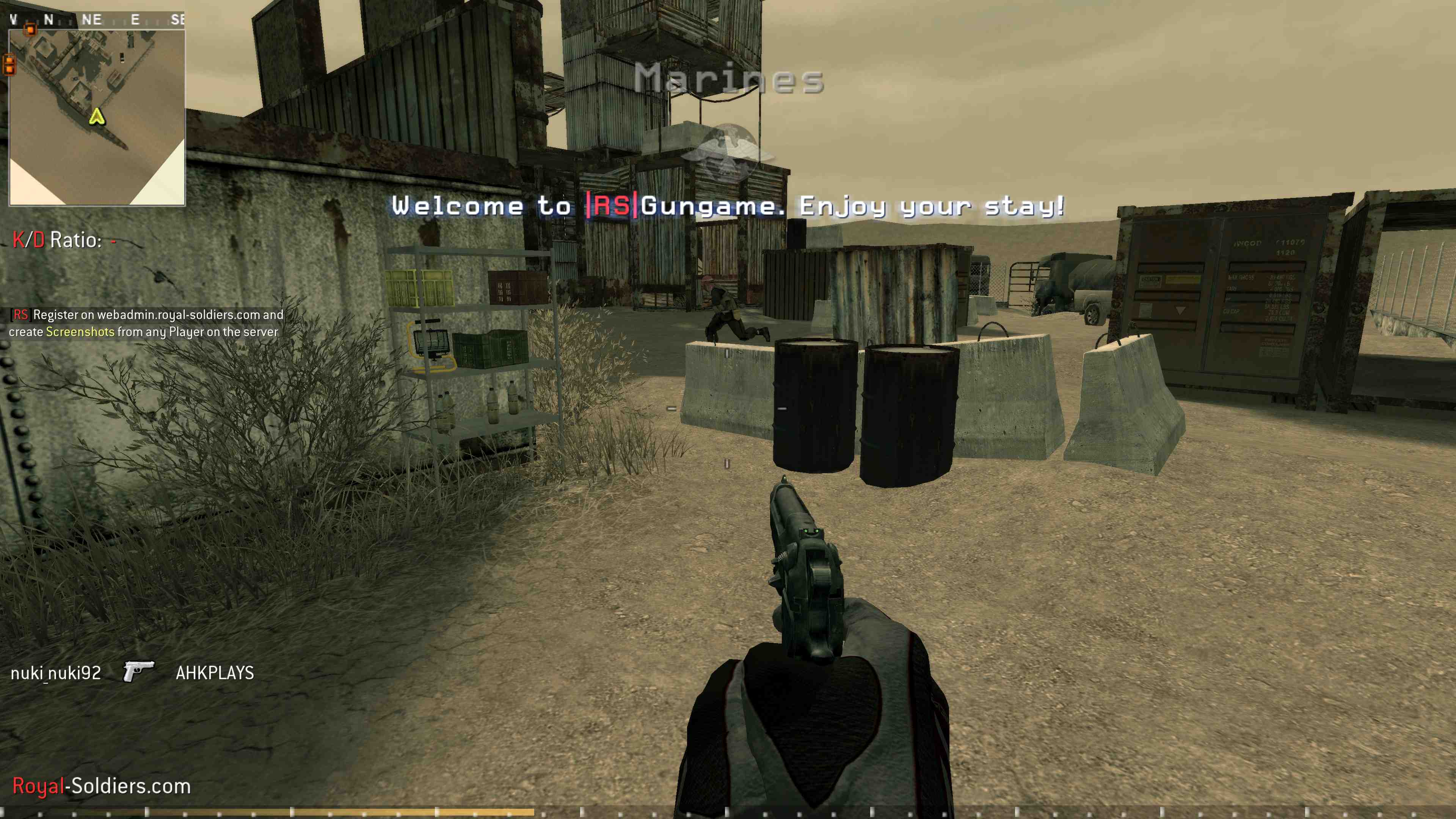Viewport: 1456px width, 819px height.
Task: Select the NE heading on the compass
Action: (x=91, y=18)
